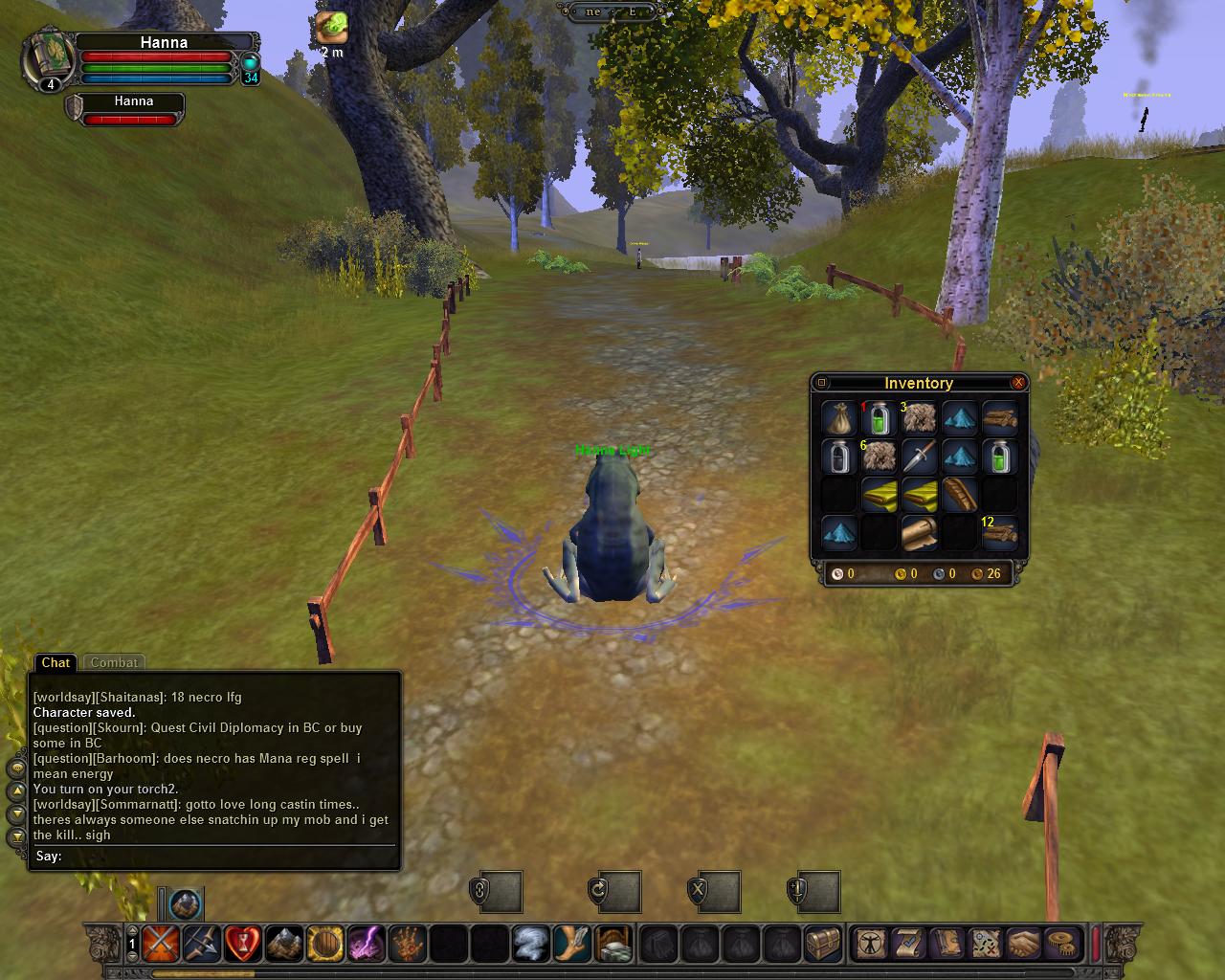The width and height of the screenshot is (1225, 980).
Task: Switch to the Combat chat tab
Action: point(114,662)
